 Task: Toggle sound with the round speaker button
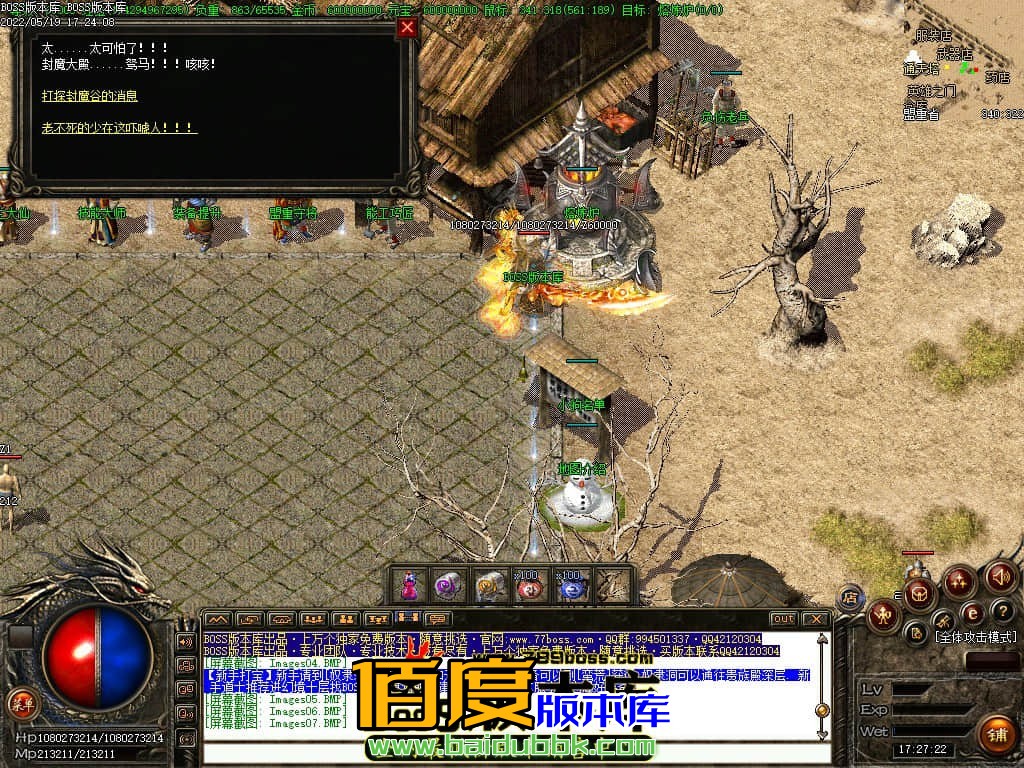(1001, 577)
